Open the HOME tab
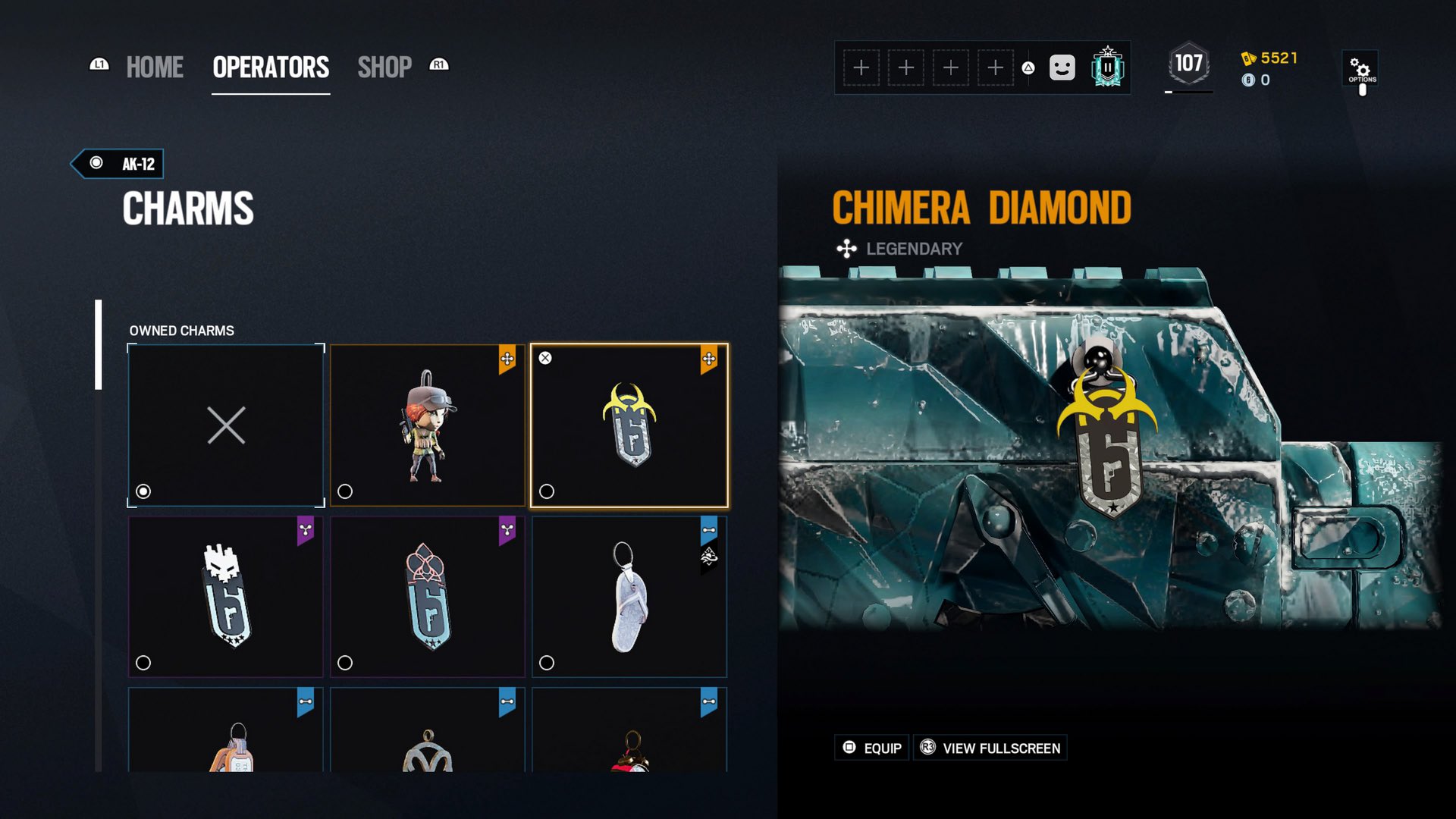Screen dimensions: 1456x819 (154, 67)
